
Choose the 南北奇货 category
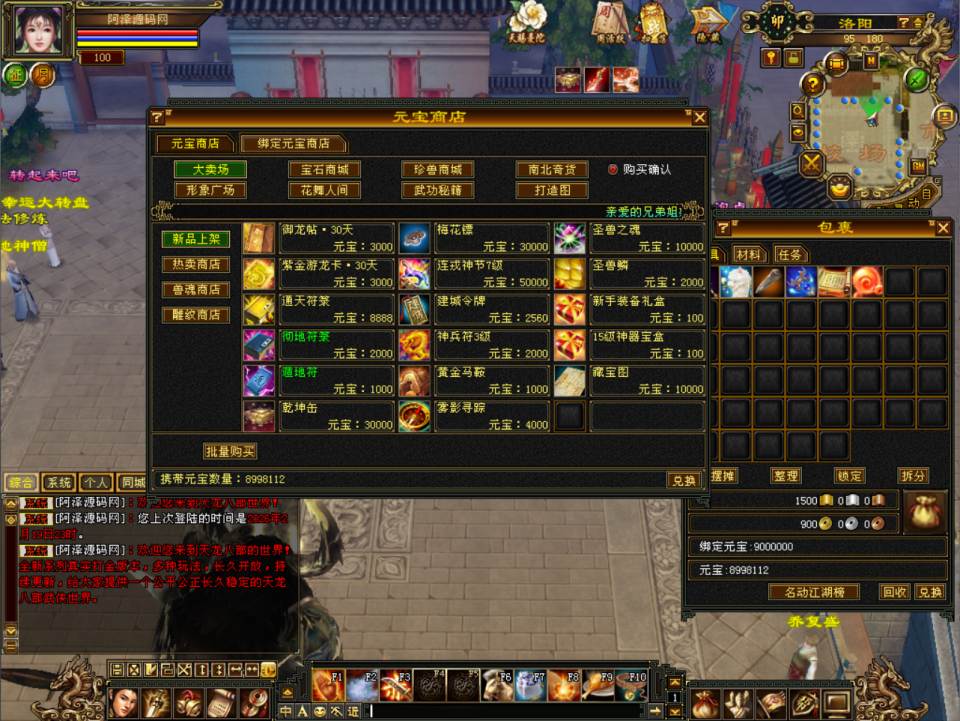pyautogui.click(x=551, y=170)
